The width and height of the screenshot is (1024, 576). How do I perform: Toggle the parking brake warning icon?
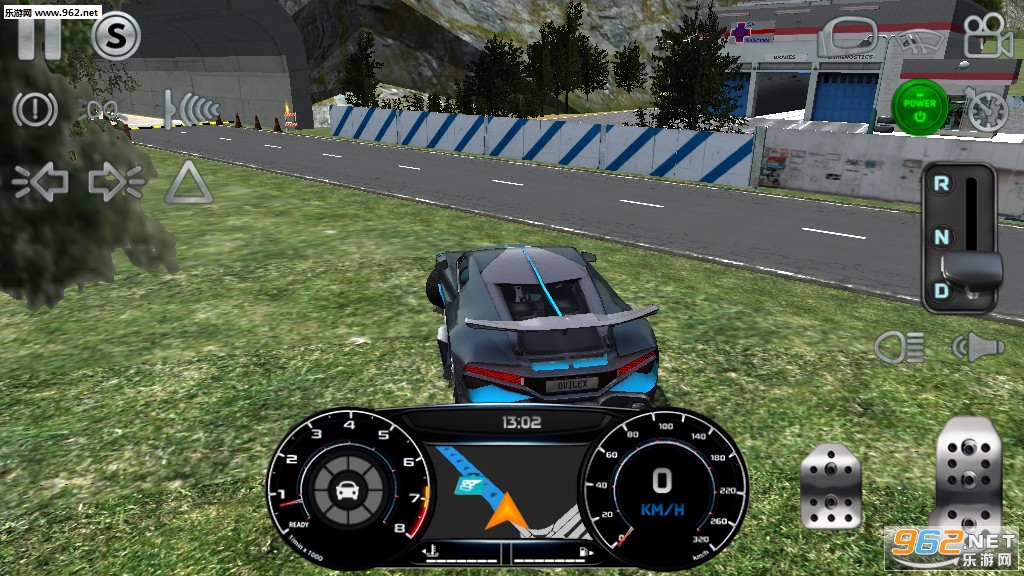tap(36, 109)
